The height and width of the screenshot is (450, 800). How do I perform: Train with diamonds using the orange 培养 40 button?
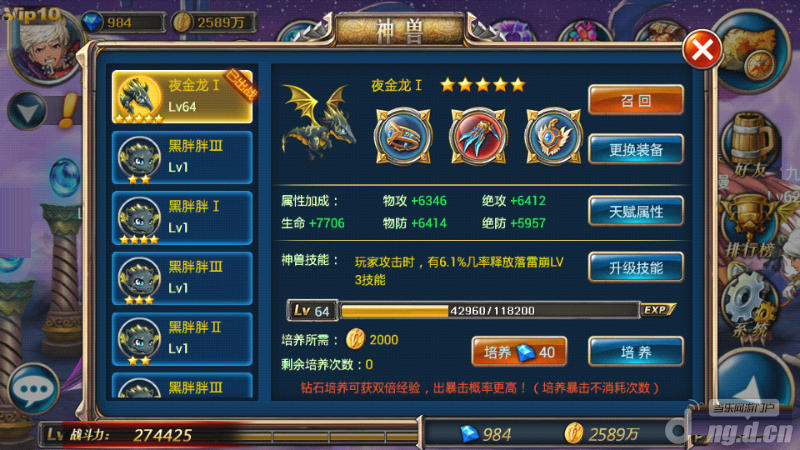click(519, 352)
